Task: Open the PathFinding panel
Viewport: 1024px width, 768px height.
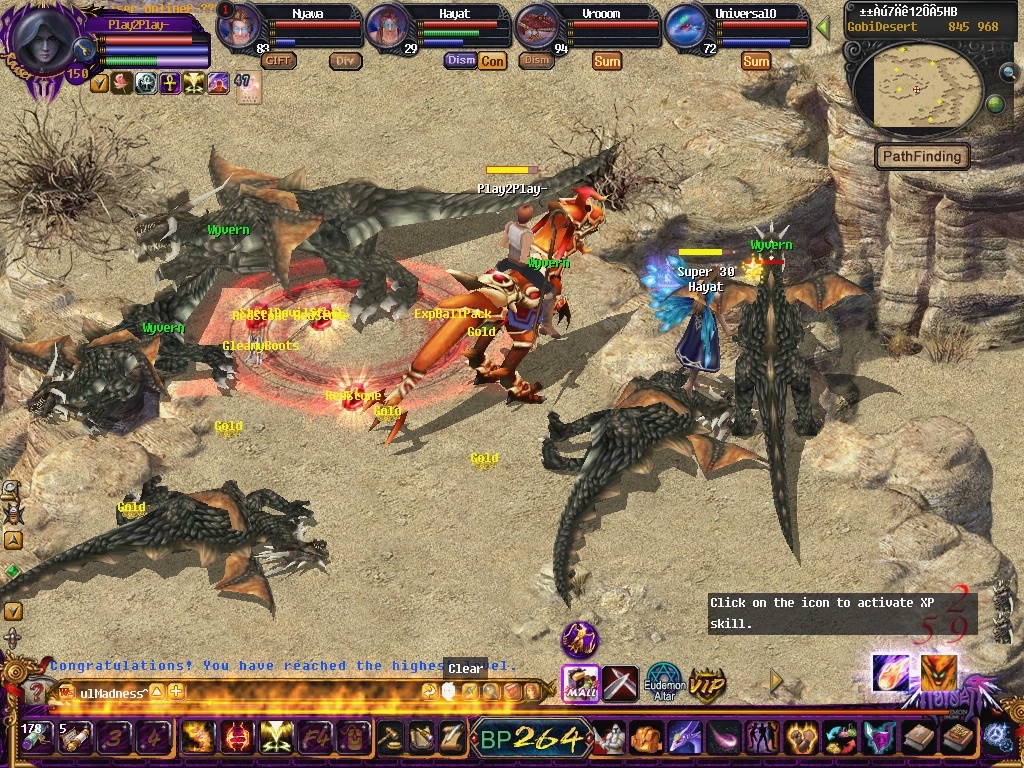Action: [922, 156]
